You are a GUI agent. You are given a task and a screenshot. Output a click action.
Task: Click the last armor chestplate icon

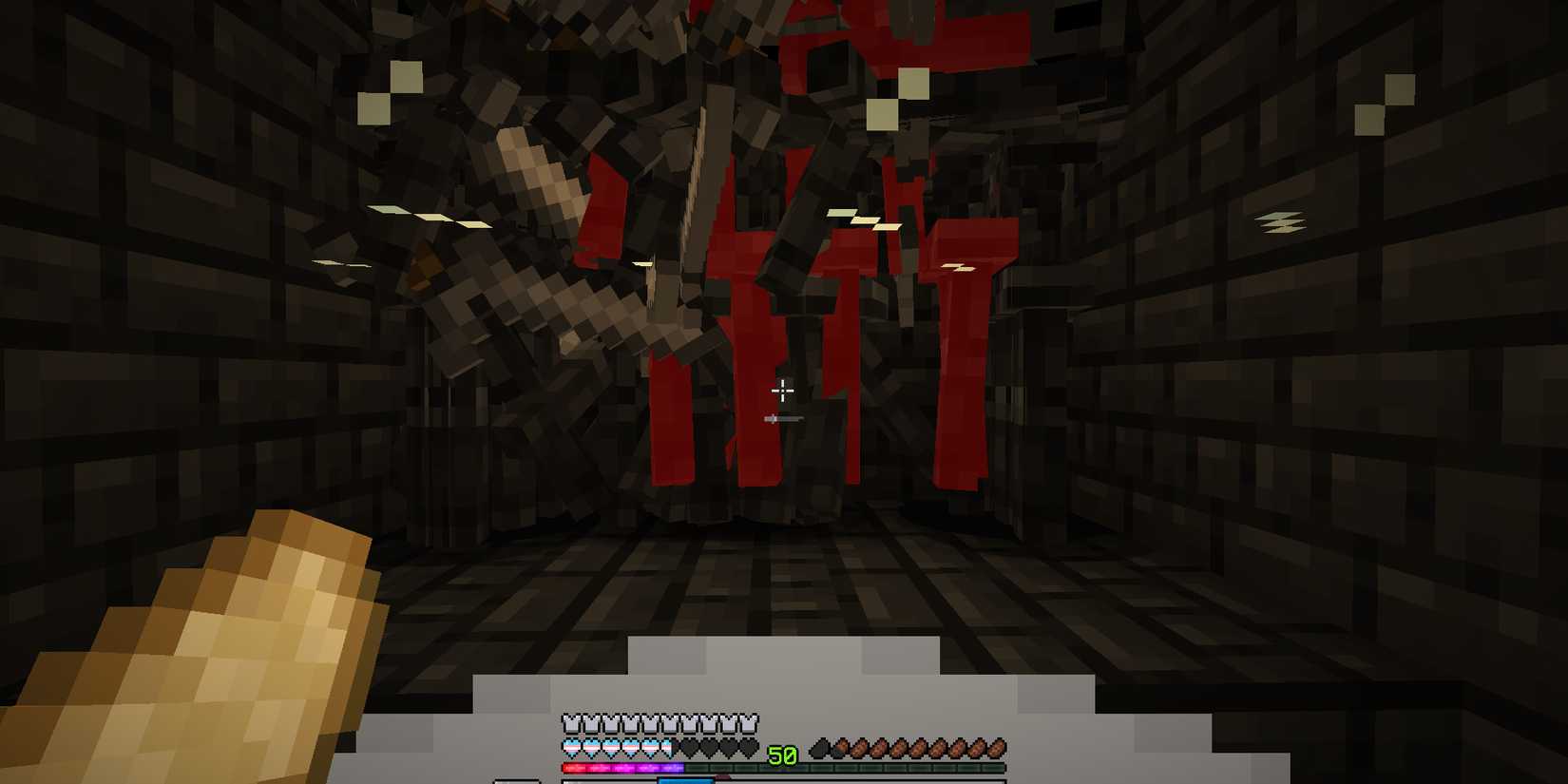(750, 723)
